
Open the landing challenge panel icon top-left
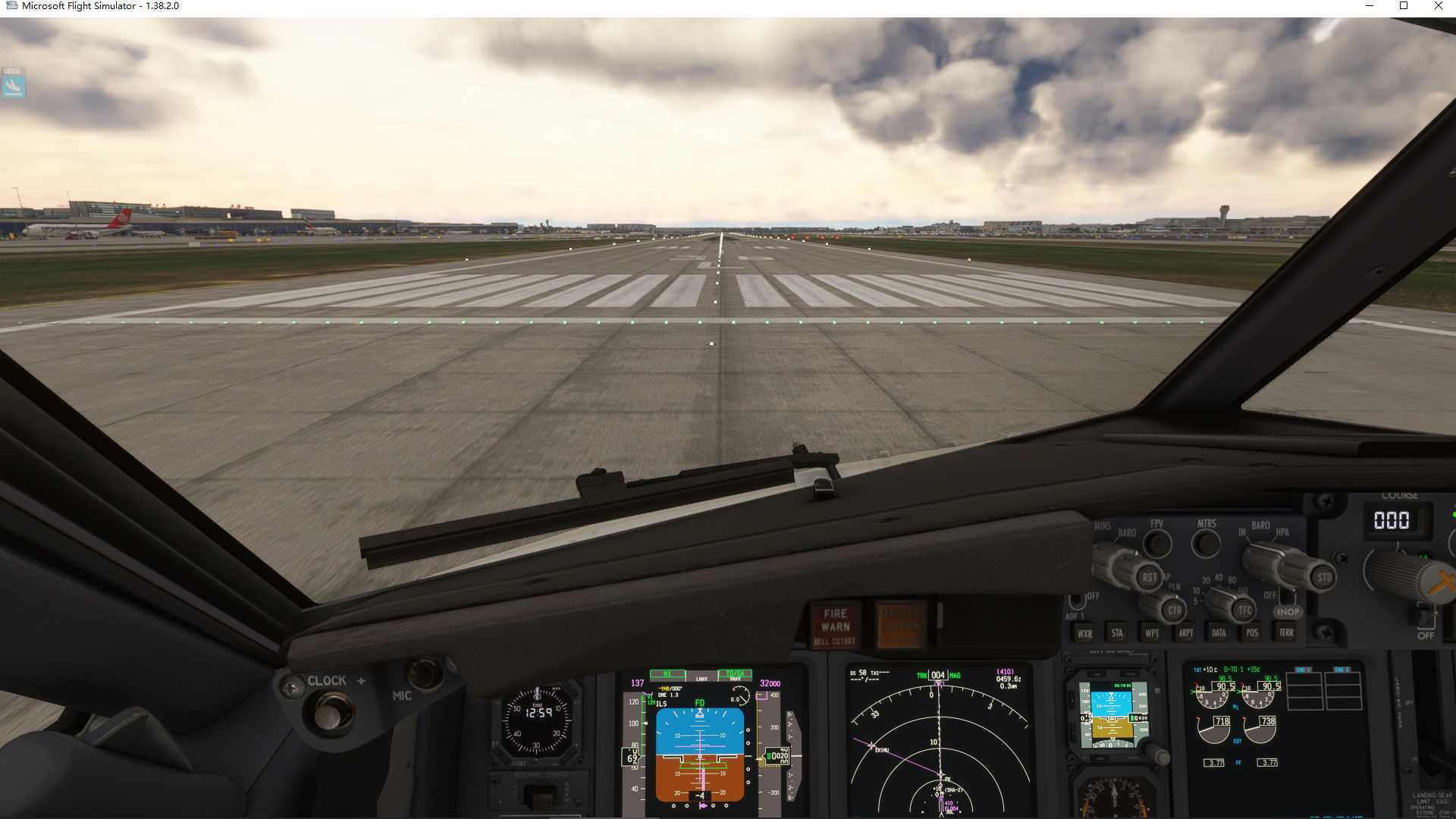click(13, 86)
